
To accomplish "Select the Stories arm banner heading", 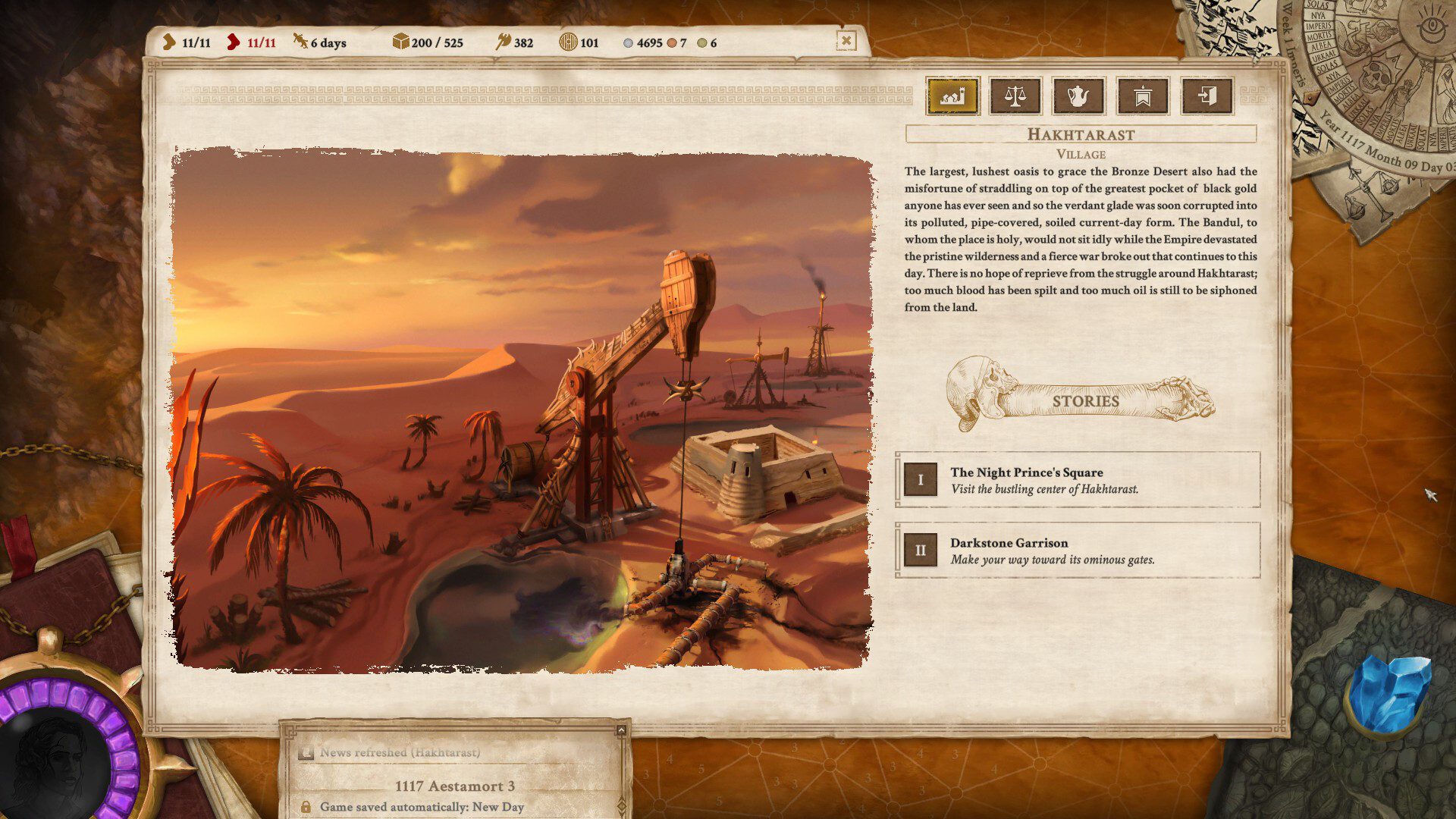I will tap(1086, 401).
